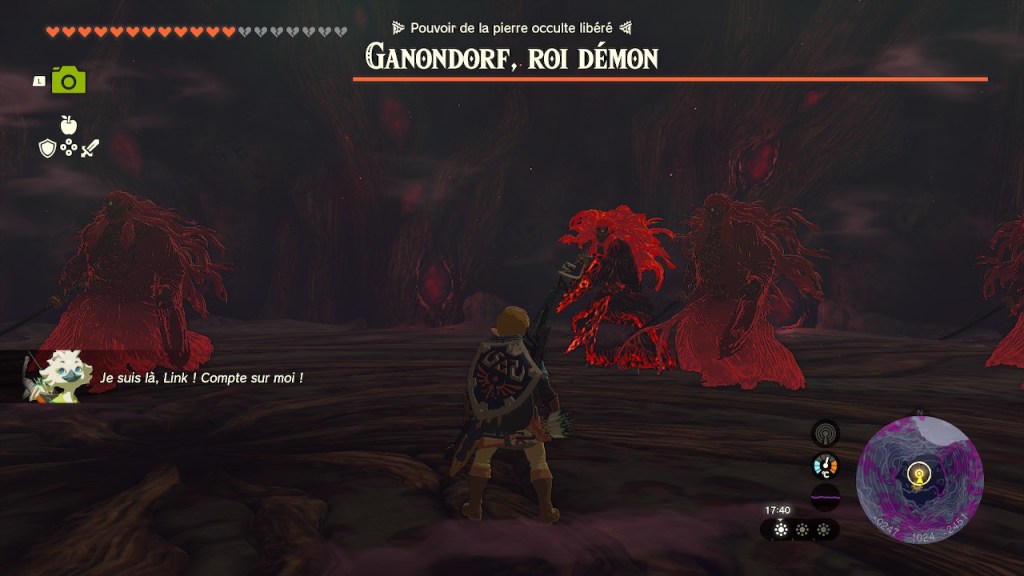Open the circular minimap
The height and width of the screenshot is (576, 1024).
919,479
